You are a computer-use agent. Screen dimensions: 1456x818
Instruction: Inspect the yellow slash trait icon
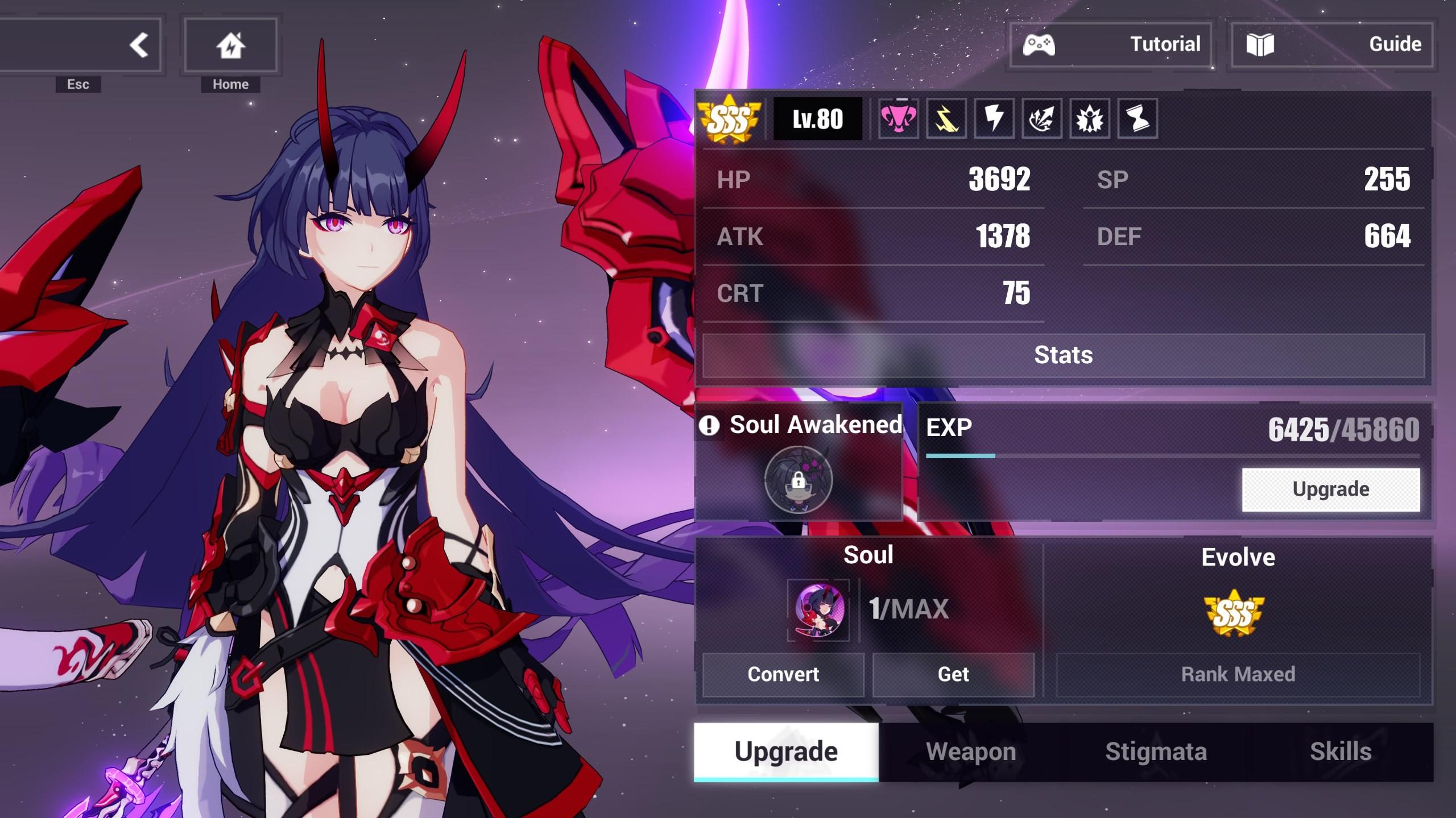click(x=946, y=118)
